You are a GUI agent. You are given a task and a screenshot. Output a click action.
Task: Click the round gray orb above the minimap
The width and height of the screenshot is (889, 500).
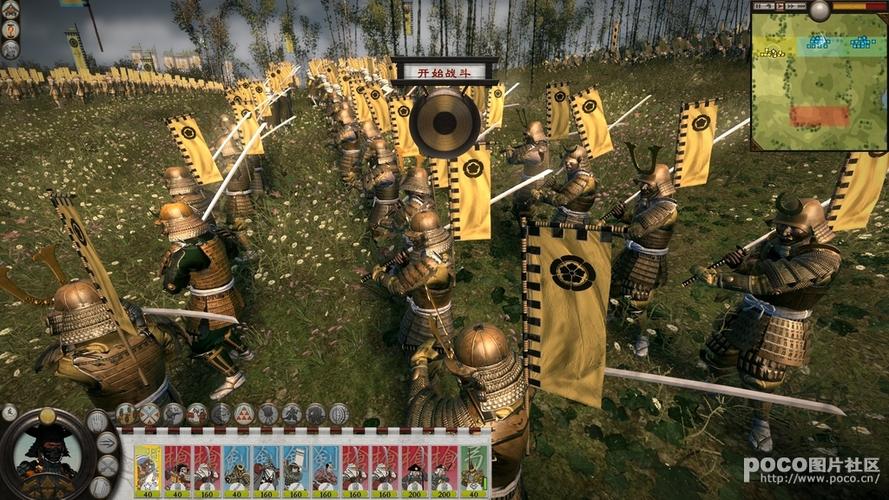tap(820, 10)
